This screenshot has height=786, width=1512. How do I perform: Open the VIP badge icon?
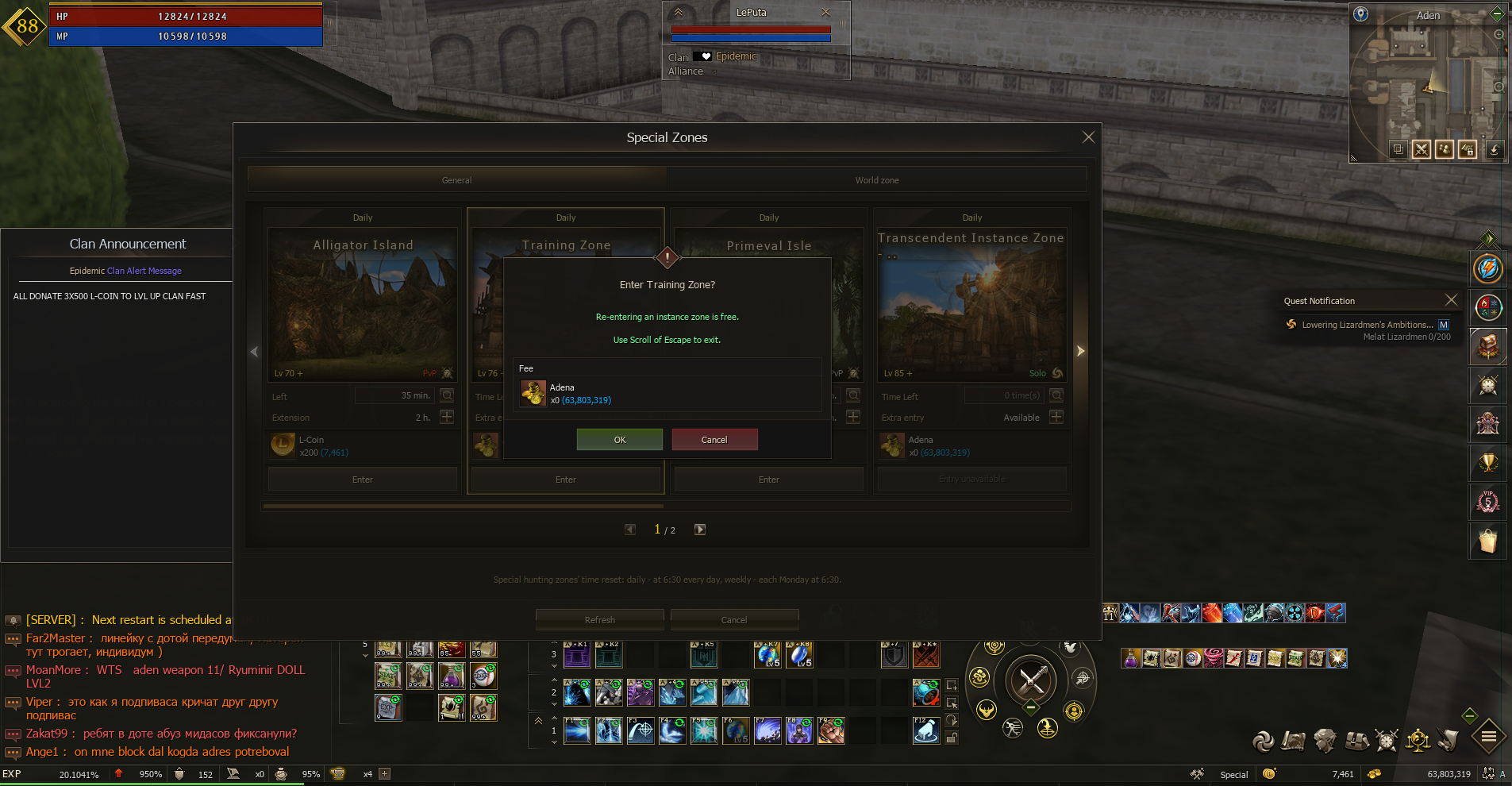1487,502
